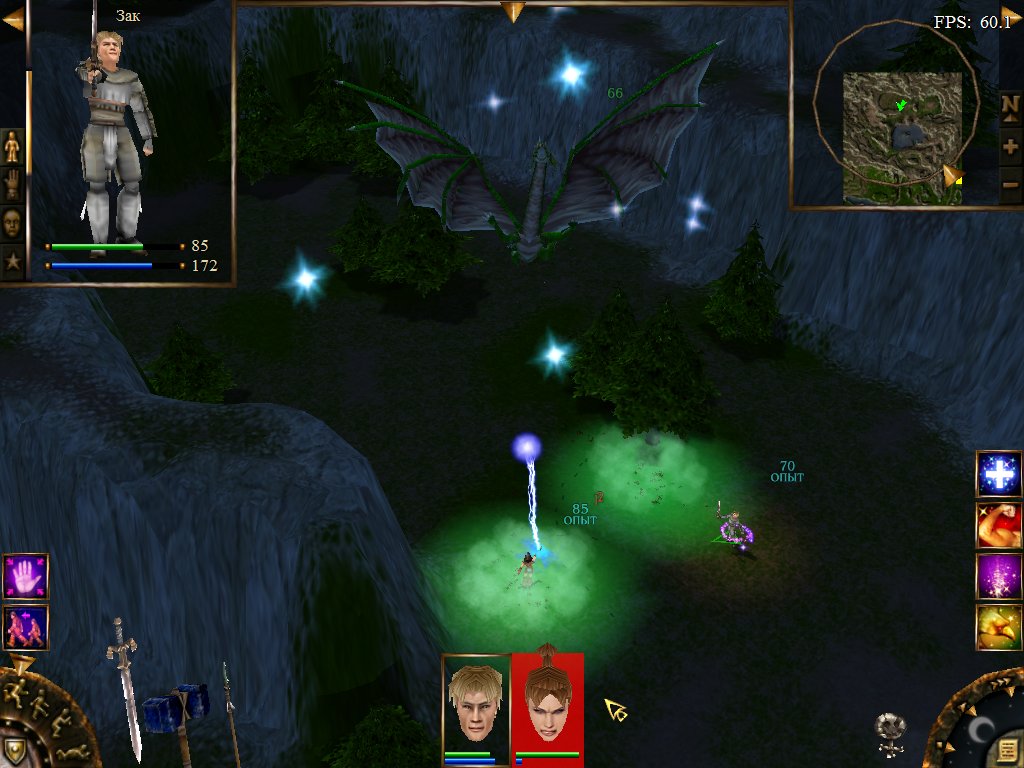
Task: Open the scroll journal button
Action: click(1005, 751)
